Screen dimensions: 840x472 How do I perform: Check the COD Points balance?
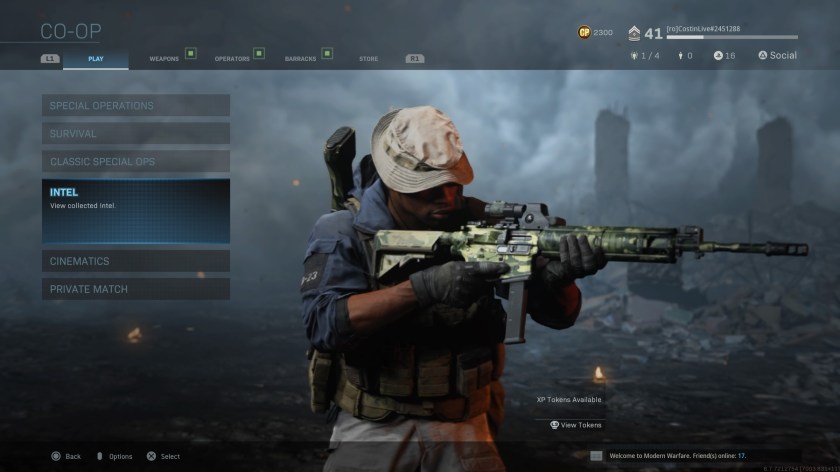(595, 33)
